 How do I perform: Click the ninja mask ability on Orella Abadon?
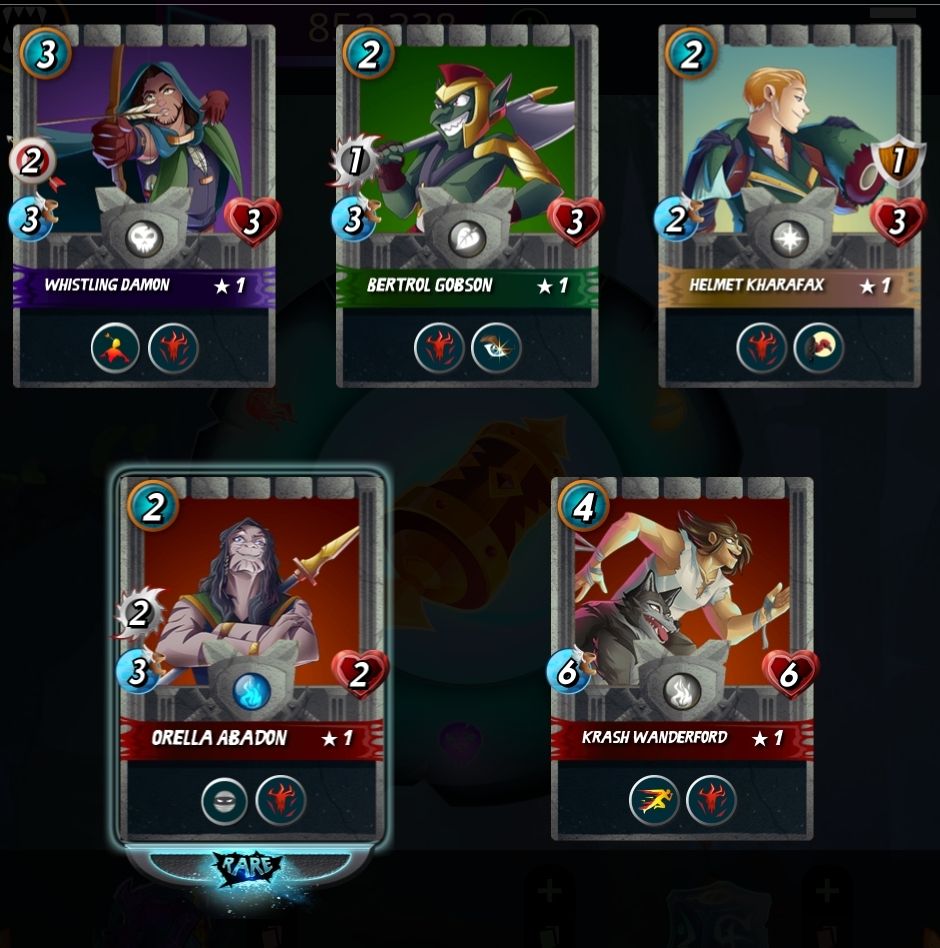click(224, 800)
